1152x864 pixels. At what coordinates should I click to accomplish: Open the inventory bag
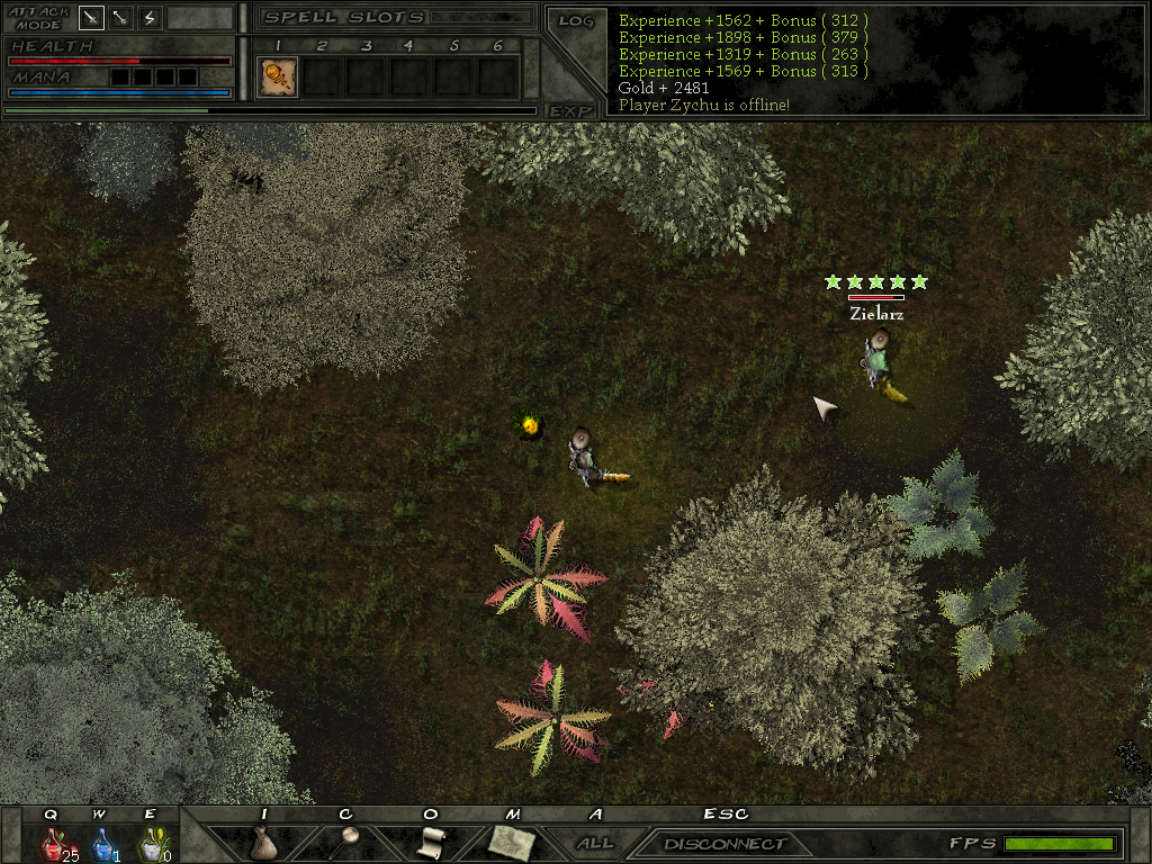[x=262, y=842]
